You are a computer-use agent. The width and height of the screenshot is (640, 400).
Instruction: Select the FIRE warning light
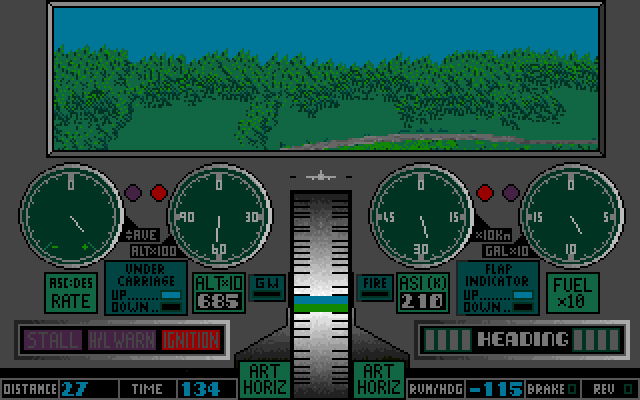[x=375, y=284]
